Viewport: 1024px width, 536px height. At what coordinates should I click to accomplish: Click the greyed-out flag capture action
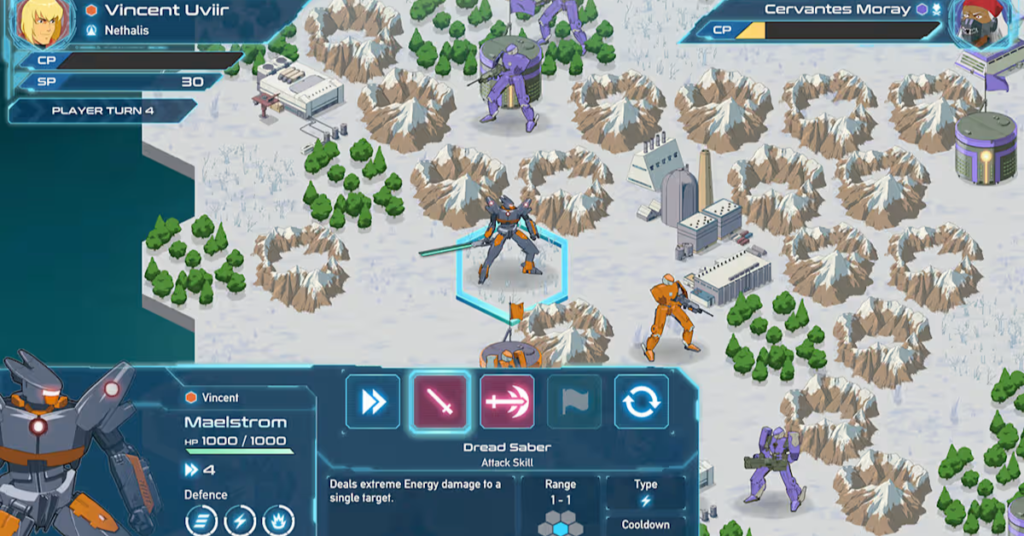point(574,402)
